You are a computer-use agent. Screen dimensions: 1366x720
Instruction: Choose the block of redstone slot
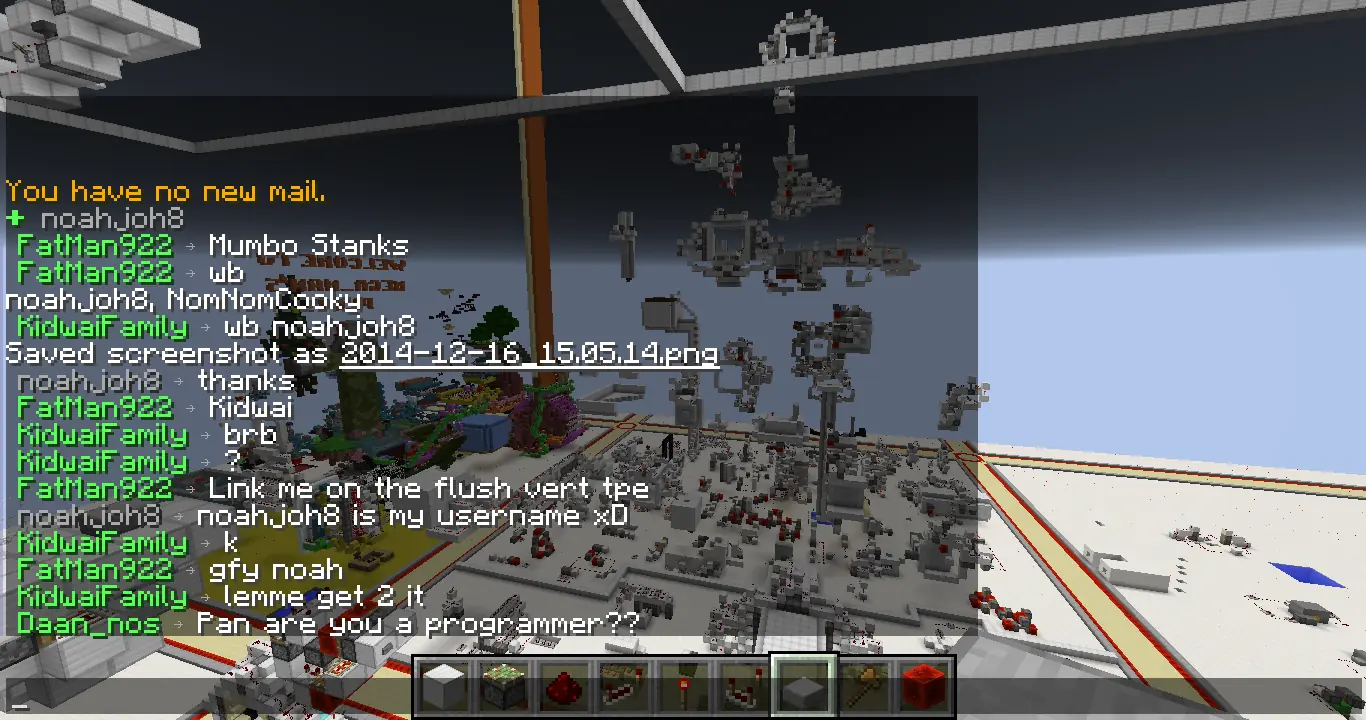pyautogui.click(x=924, y=687)
